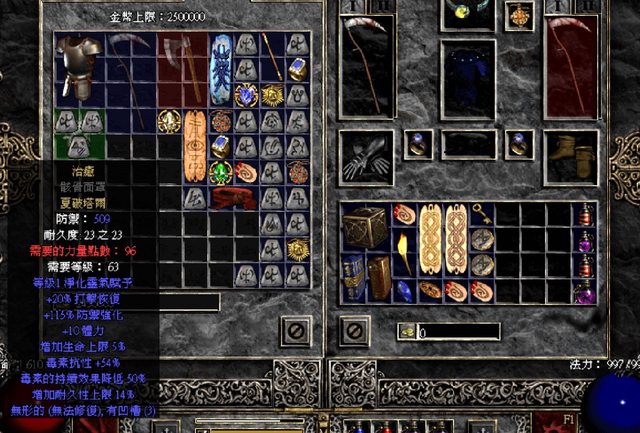This screenshot has height=433, width=640.
Task: Close the stash panel
Action: (x=296, y=328)
